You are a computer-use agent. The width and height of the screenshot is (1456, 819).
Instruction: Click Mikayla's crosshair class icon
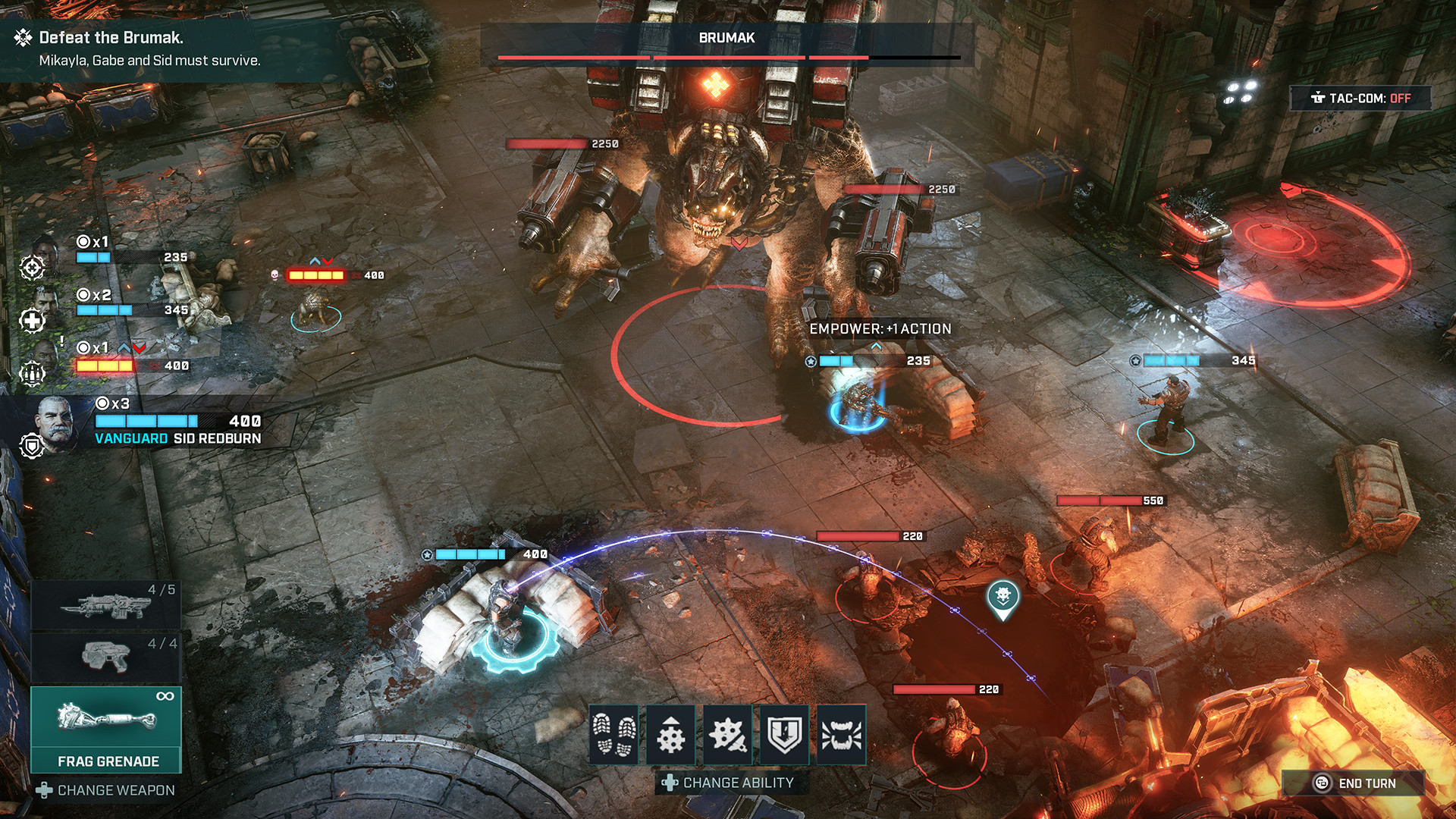pyautogui.click(x=32, y=267)
